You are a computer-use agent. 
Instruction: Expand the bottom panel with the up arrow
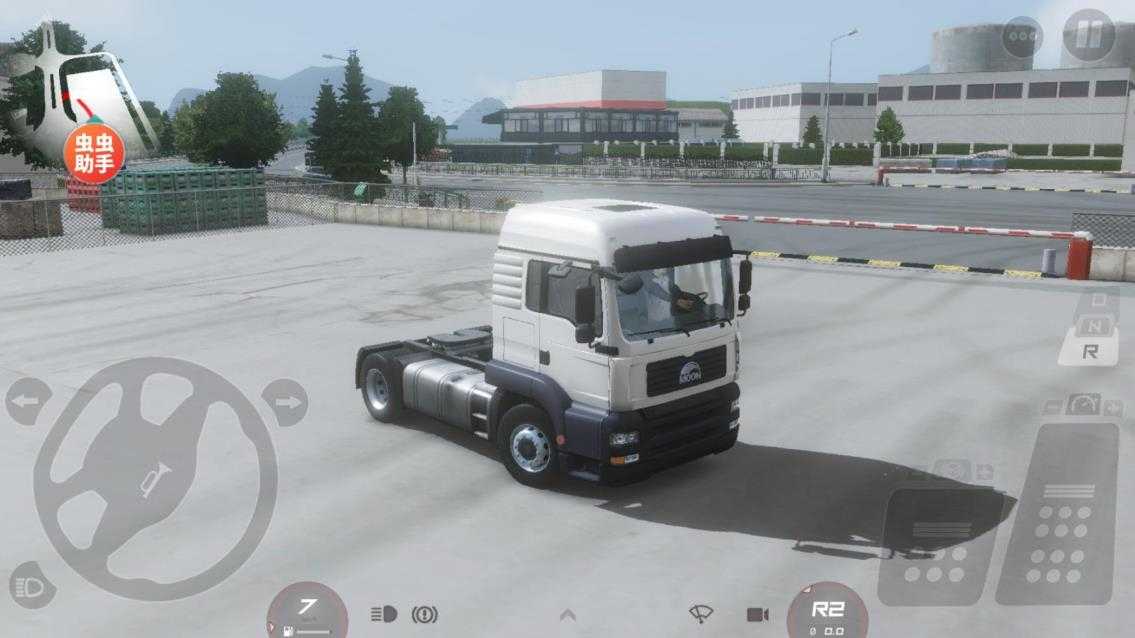567,614
